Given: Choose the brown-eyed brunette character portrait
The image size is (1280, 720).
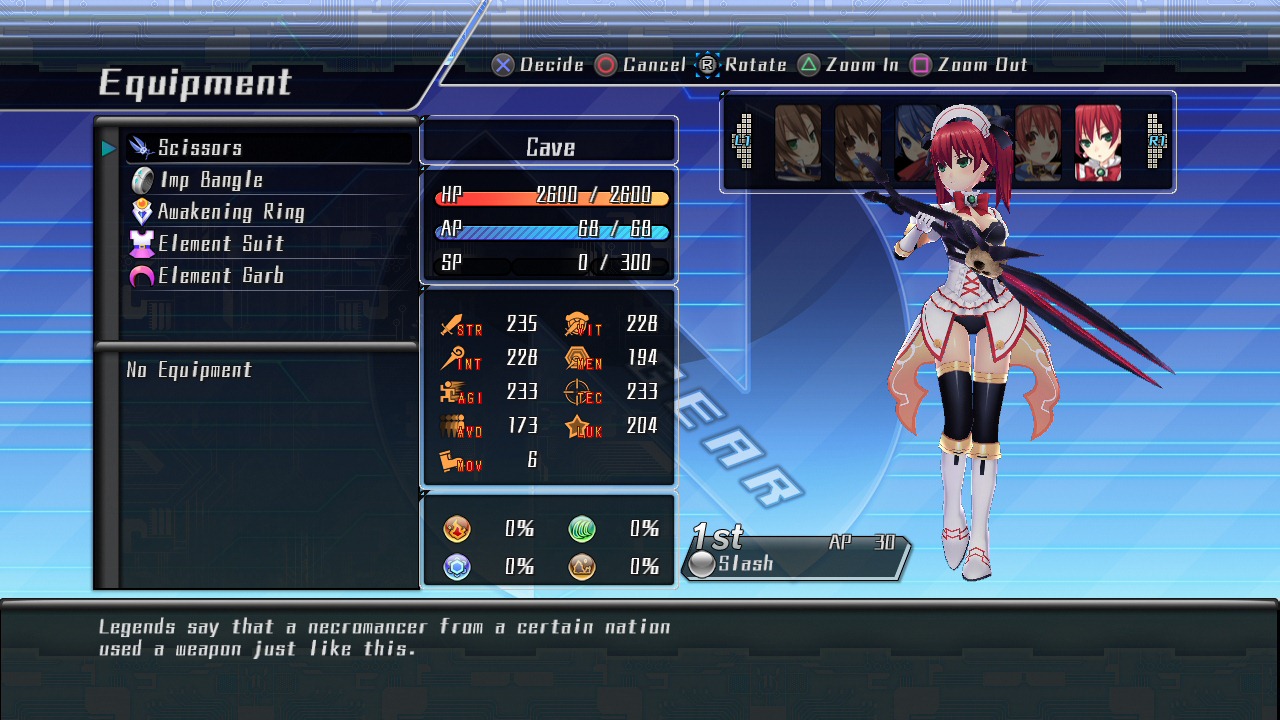Looking at the screenshot, I should coord(858,143).
